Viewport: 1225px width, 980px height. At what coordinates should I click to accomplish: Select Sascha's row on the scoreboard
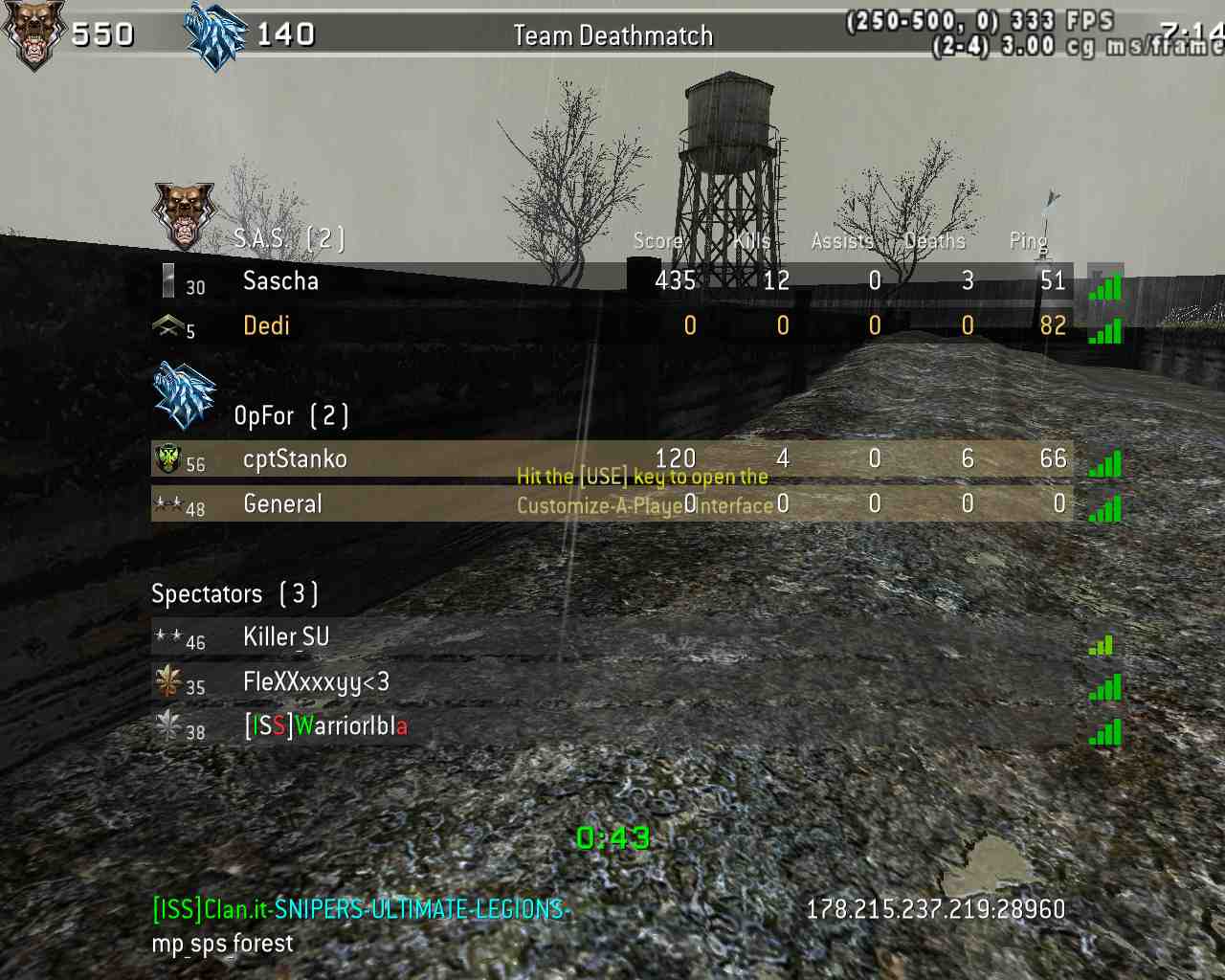point(280,281)
